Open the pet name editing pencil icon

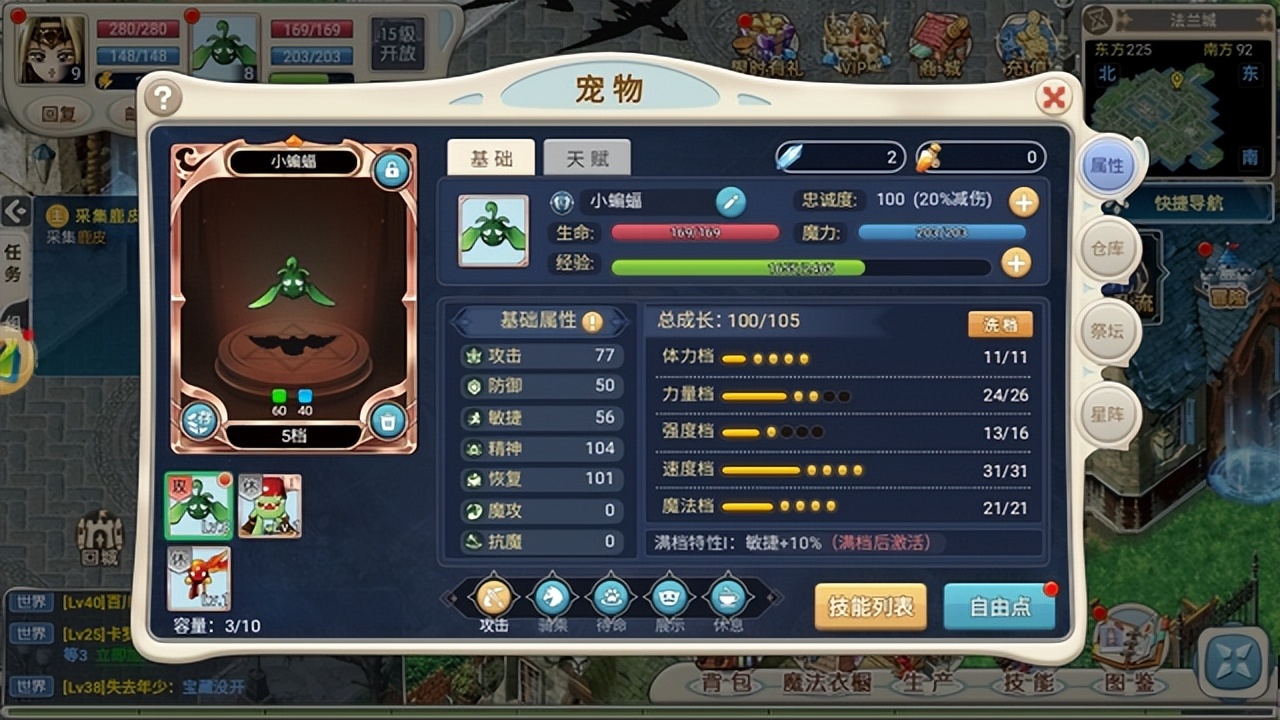[x=733, y=203]
